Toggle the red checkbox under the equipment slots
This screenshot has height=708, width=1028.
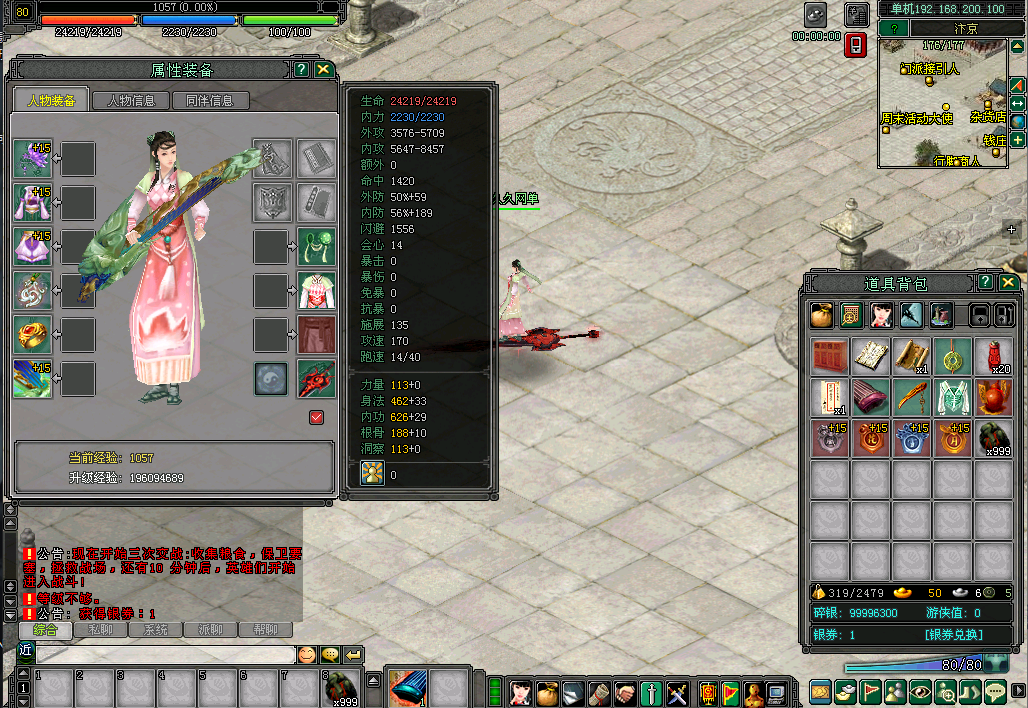[x=317, y=417]
